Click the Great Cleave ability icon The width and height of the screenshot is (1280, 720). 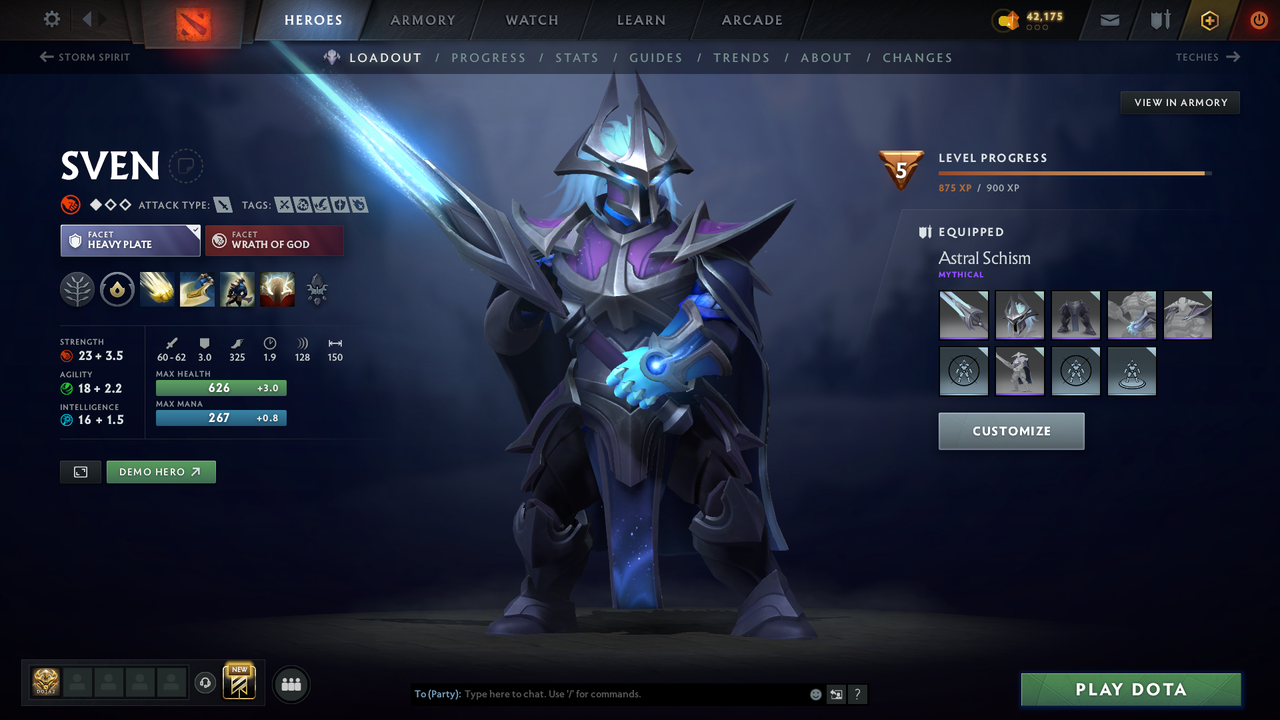click(197, 289)
